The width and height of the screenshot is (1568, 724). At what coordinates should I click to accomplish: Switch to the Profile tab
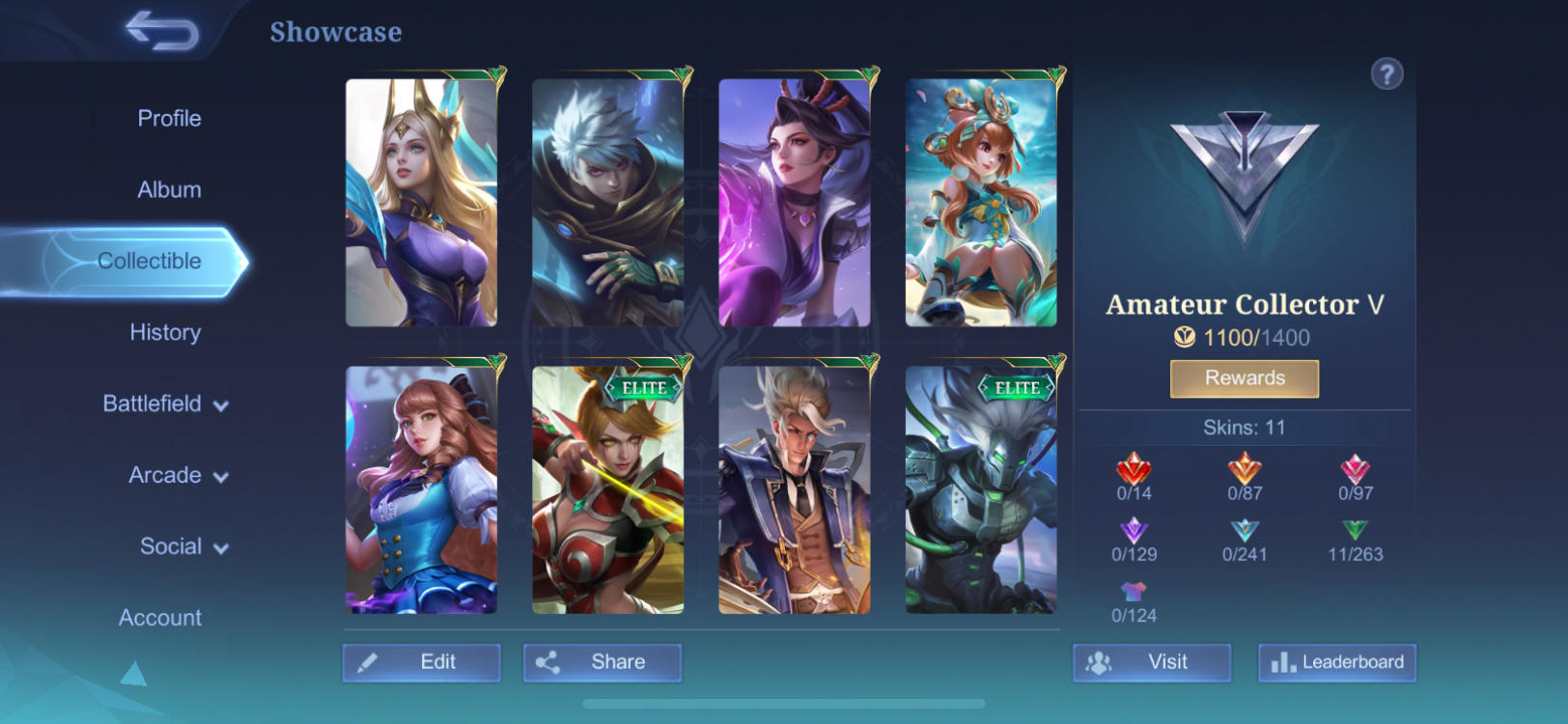tap(169, 118)
